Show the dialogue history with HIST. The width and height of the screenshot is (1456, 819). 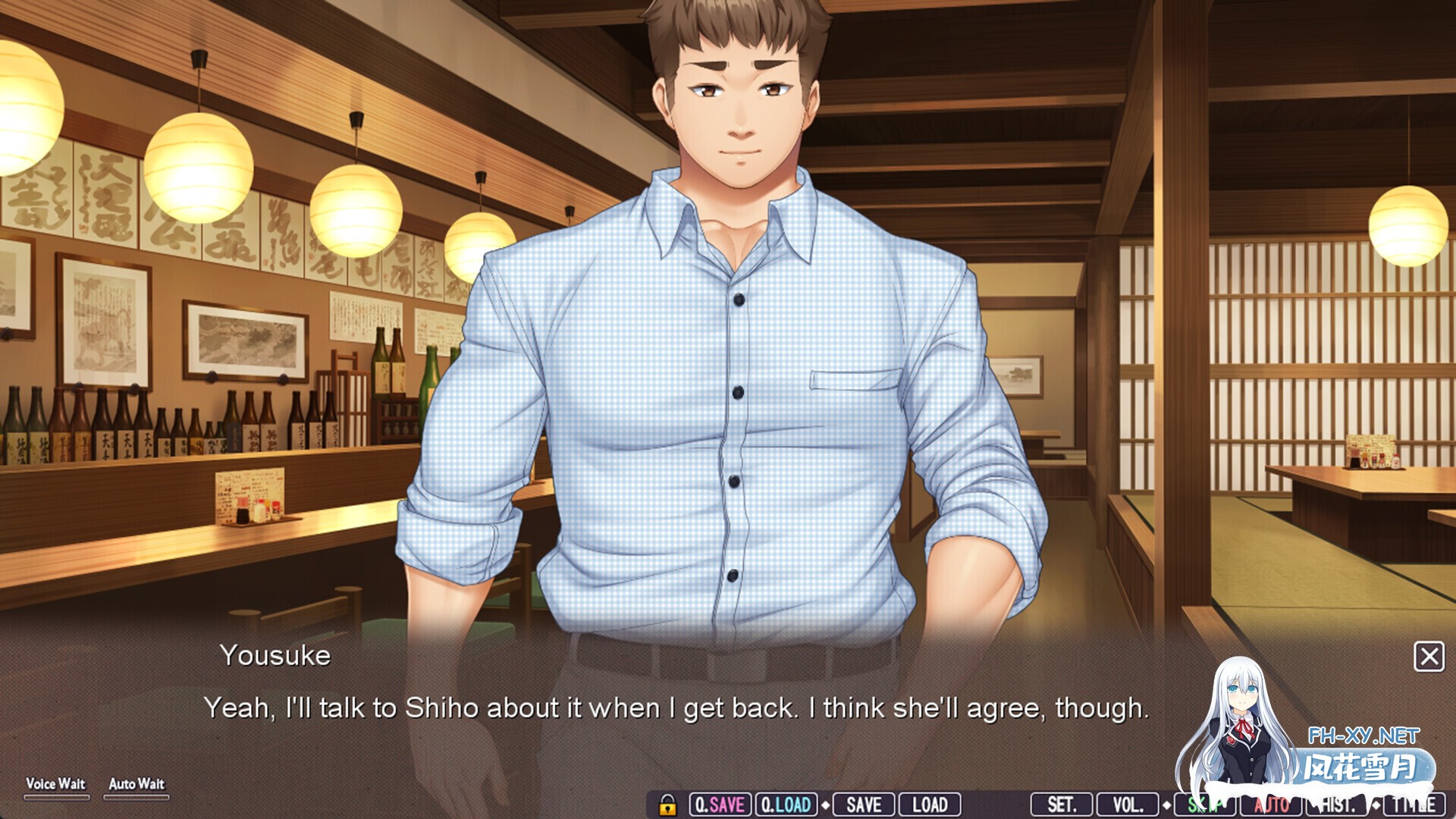tap(1338, 805)
